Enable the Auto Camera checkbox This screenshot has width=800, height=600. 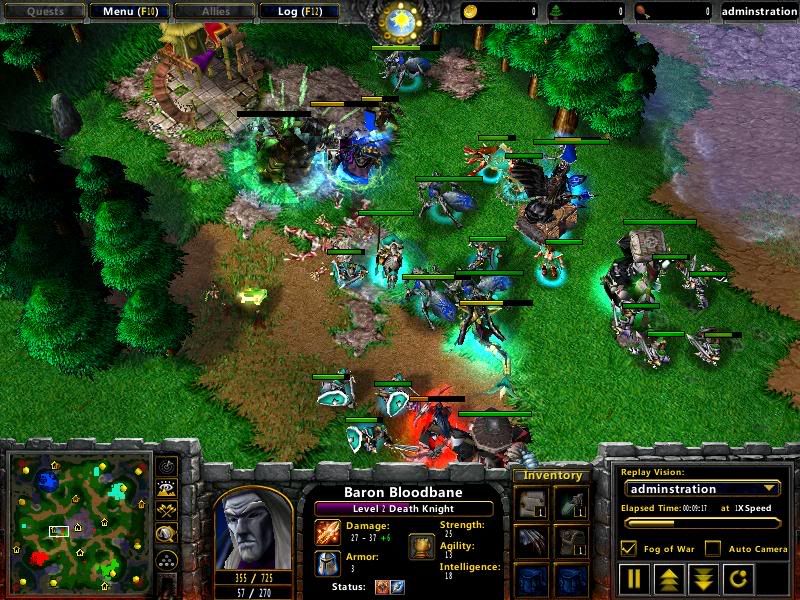[713, 548]
